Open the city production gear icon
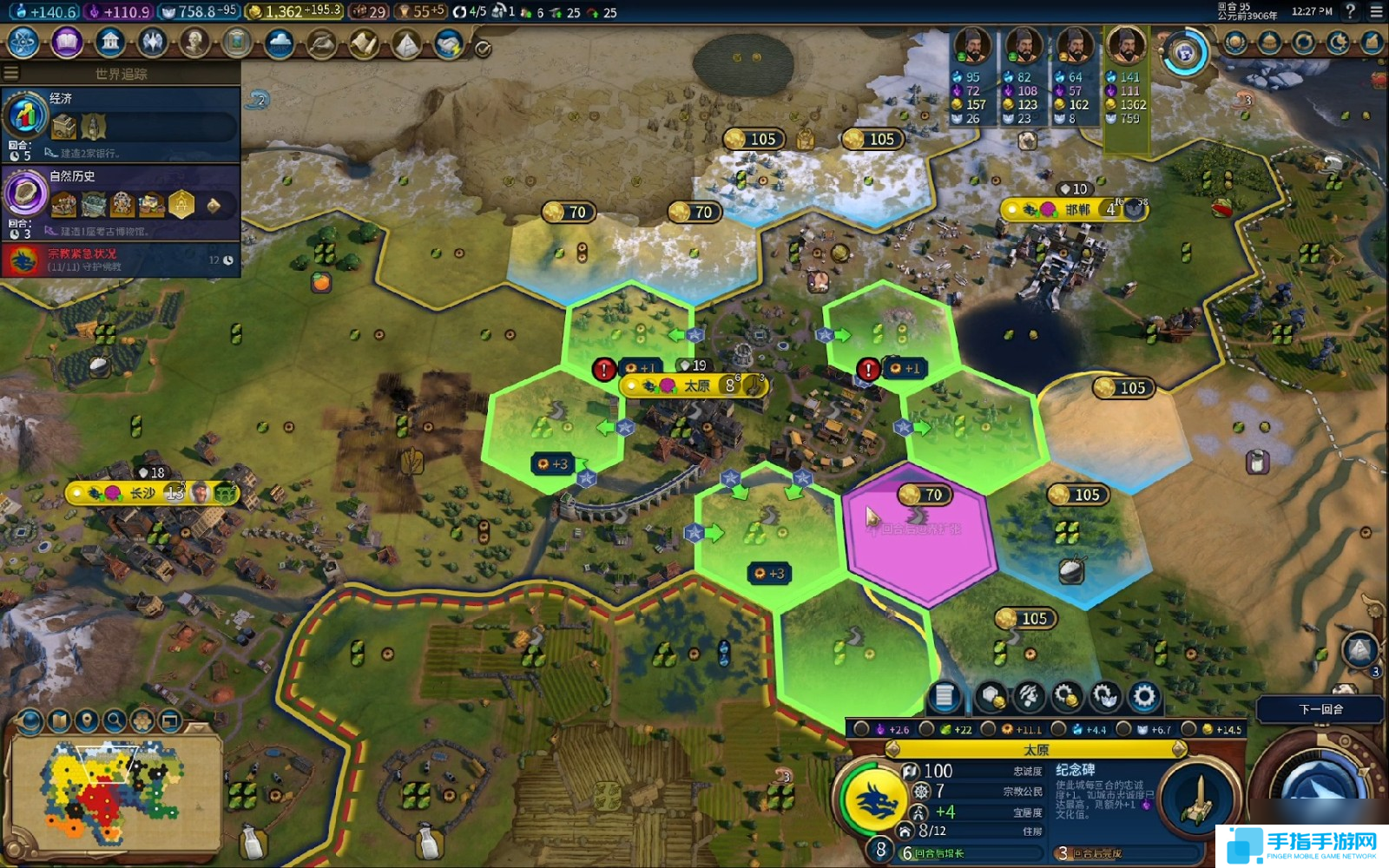Screen dimensions: 1389x868 (1144, 696)
